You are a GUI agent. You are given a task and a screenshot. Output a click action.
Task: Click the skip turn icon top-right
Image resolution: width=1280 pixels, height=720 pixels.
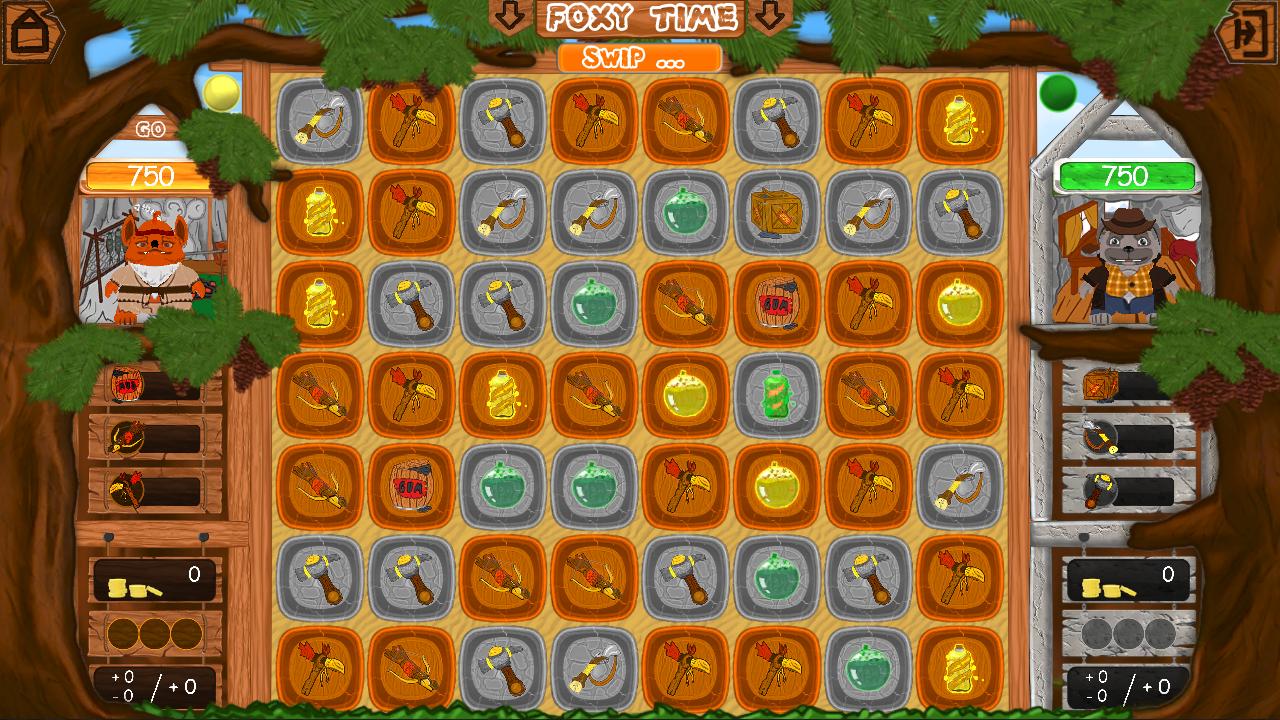click(1248, 31)
